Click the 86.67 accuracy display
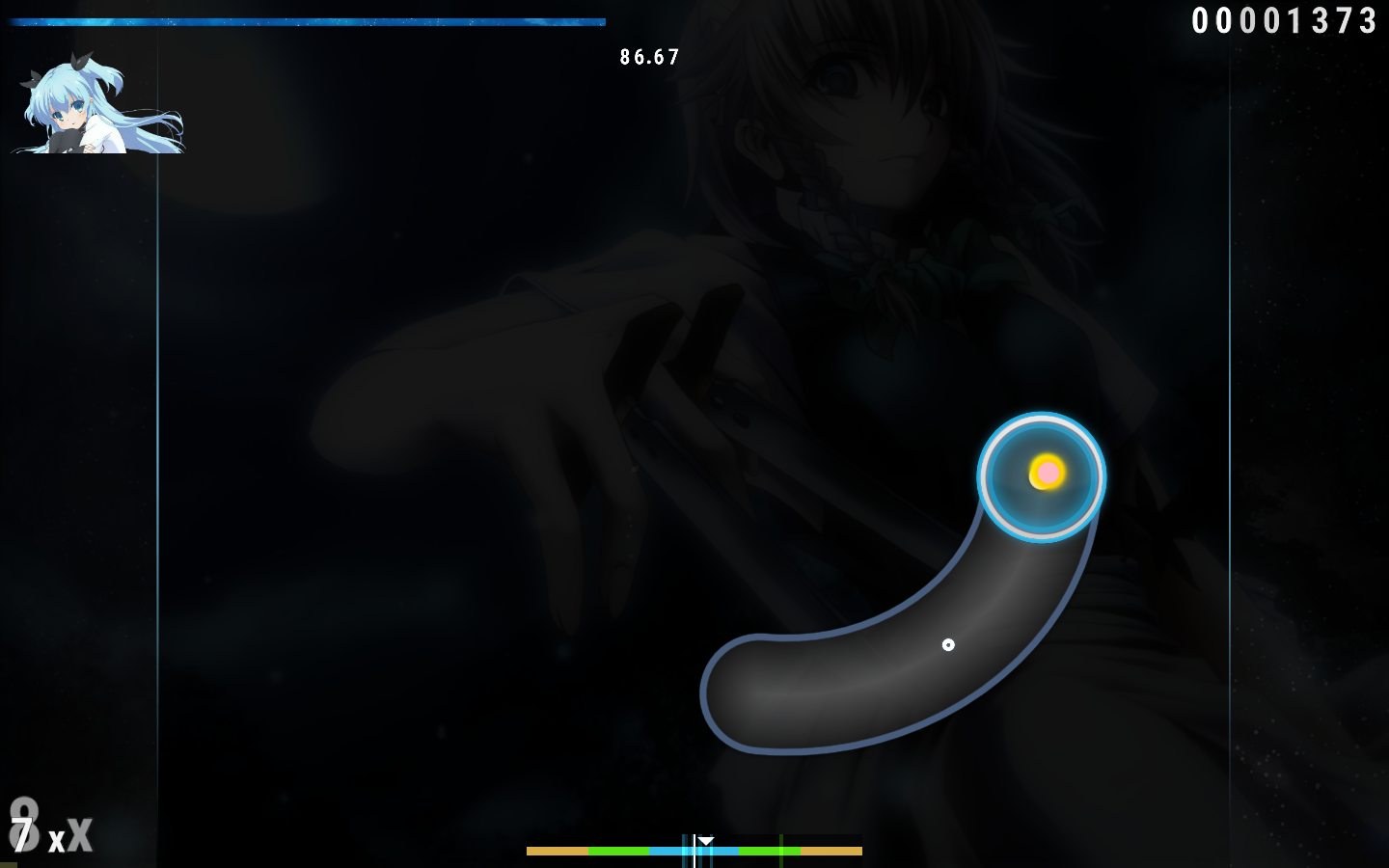1389x868 pixels. click(x=649, y=56)
